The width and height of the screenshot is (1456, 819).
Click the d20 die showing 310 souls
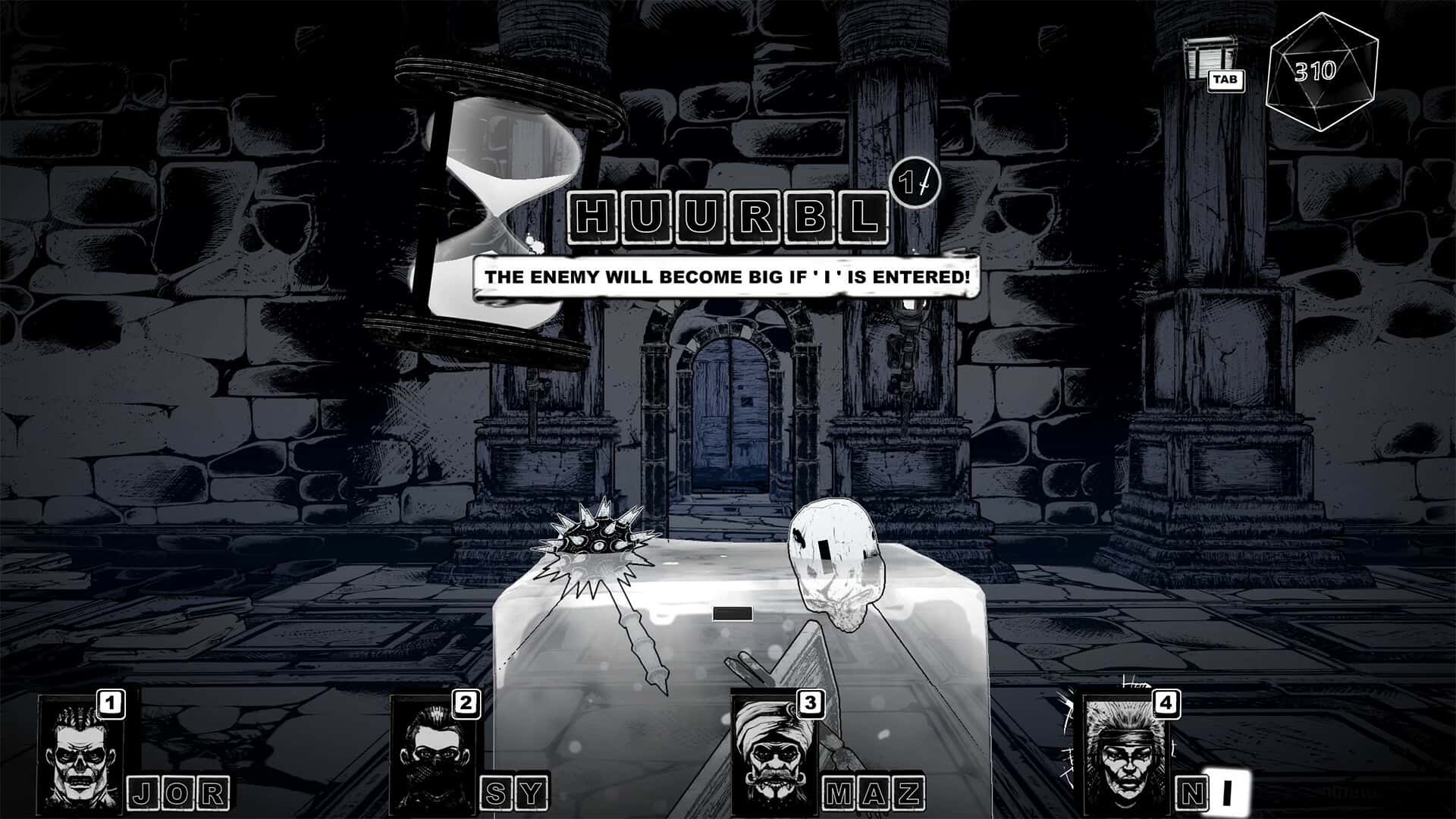click(x=1316, y=71)
